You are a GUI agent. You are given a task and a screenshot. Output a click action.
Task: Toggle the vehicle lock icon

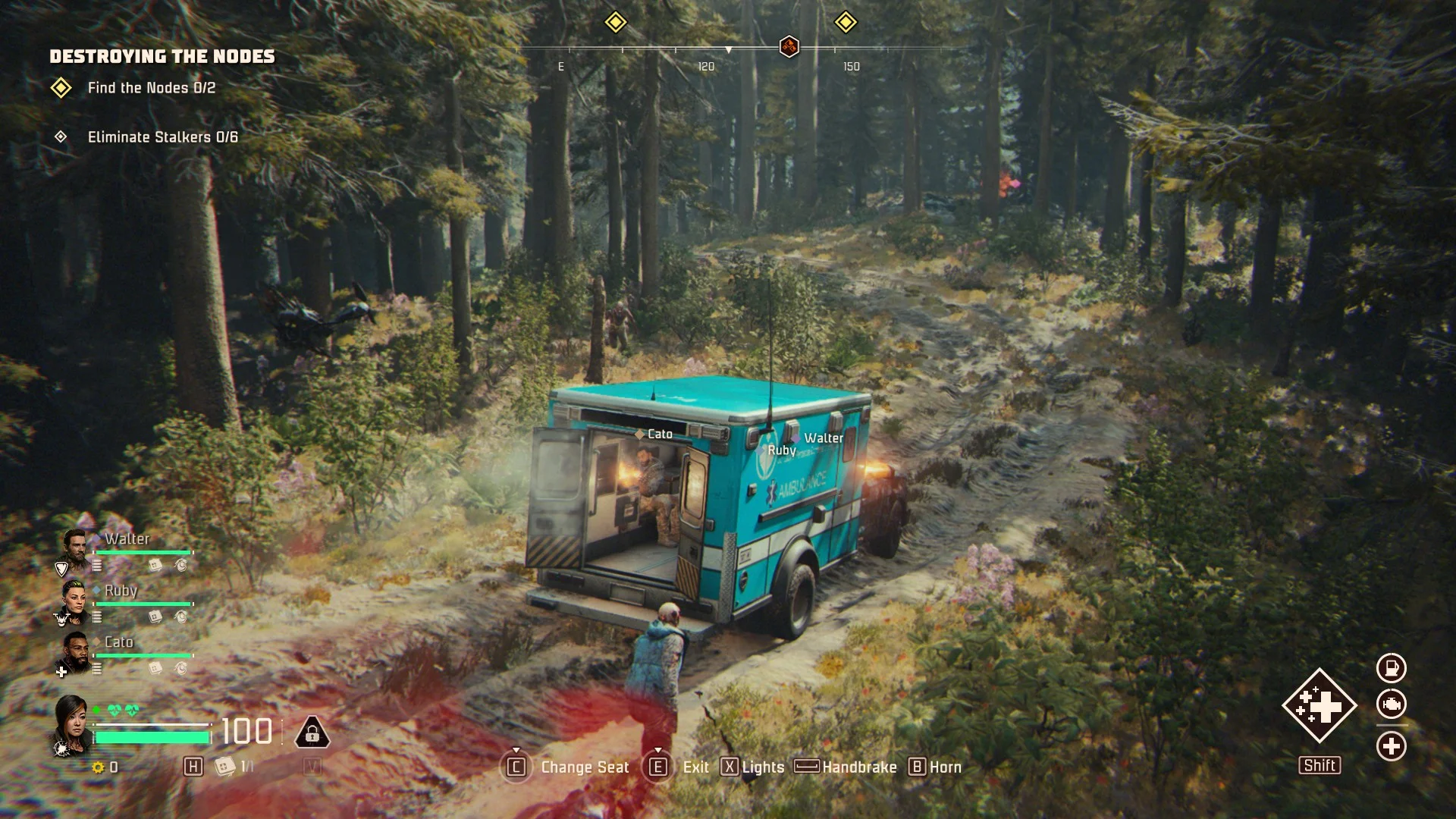pyautogui.click(x=313, y=733)
